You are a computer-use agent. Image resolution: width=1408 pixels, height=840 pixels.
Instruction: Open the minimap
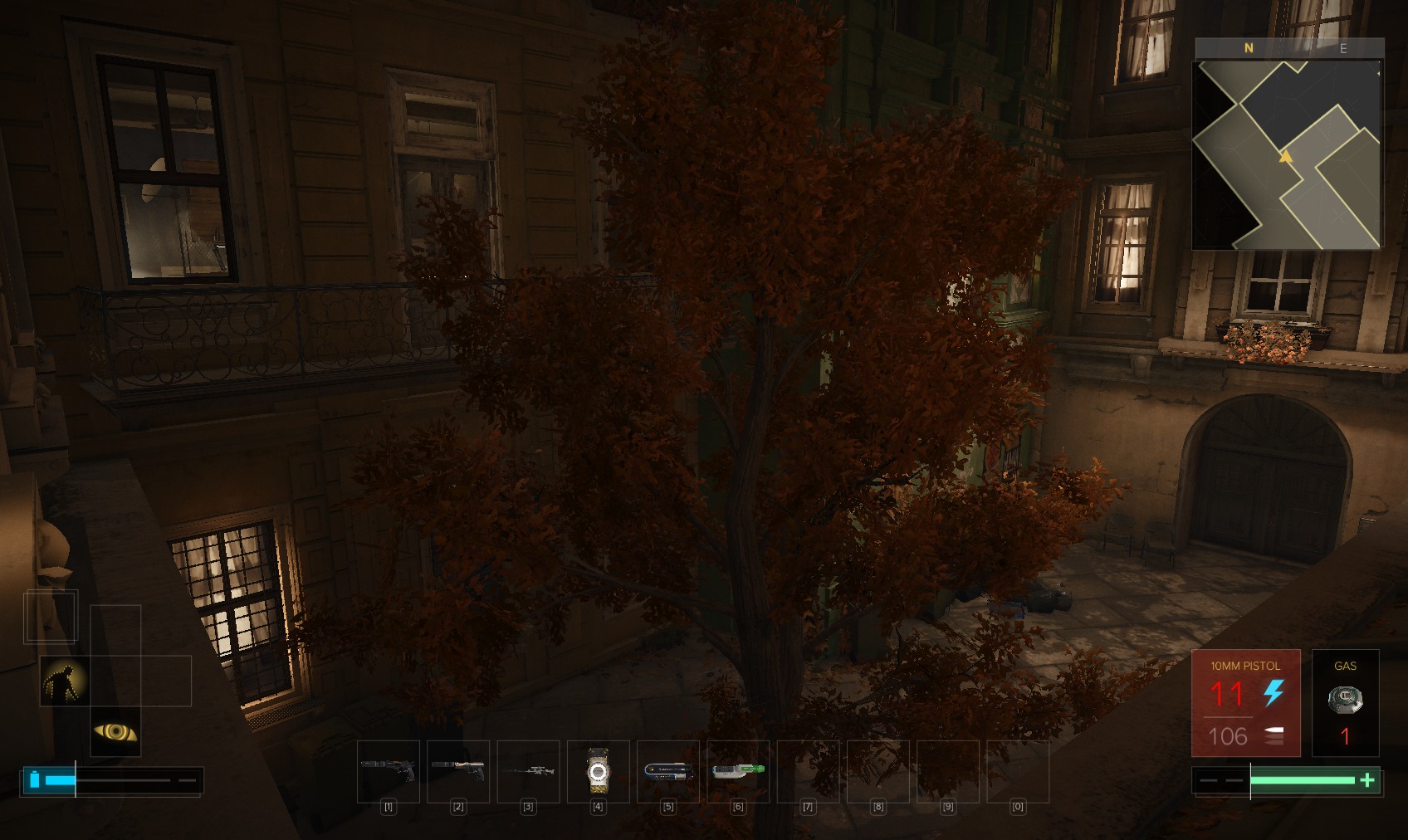1287,154
